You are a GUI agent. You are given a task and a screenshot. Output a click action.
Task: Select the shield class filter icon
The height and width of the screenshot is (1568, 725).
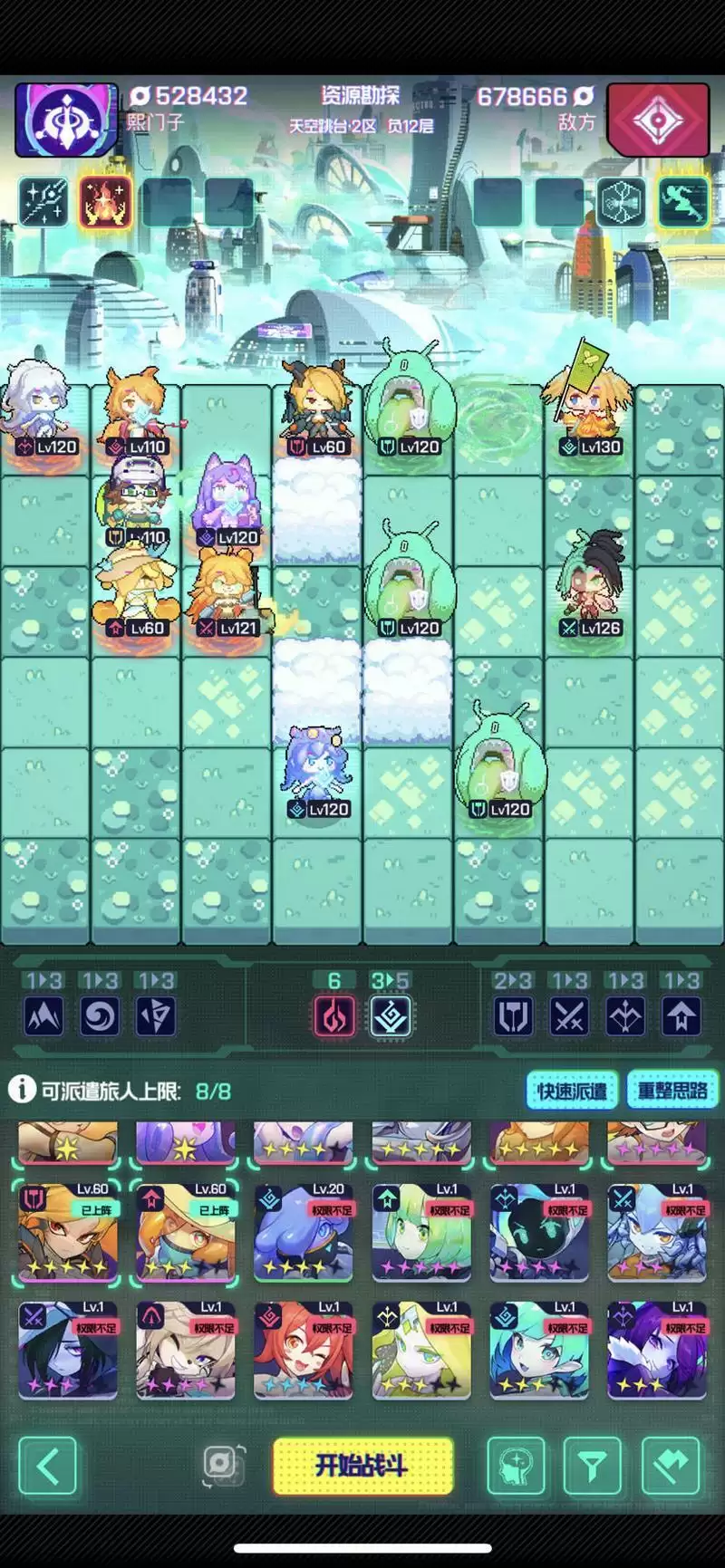click(513, 1016)
